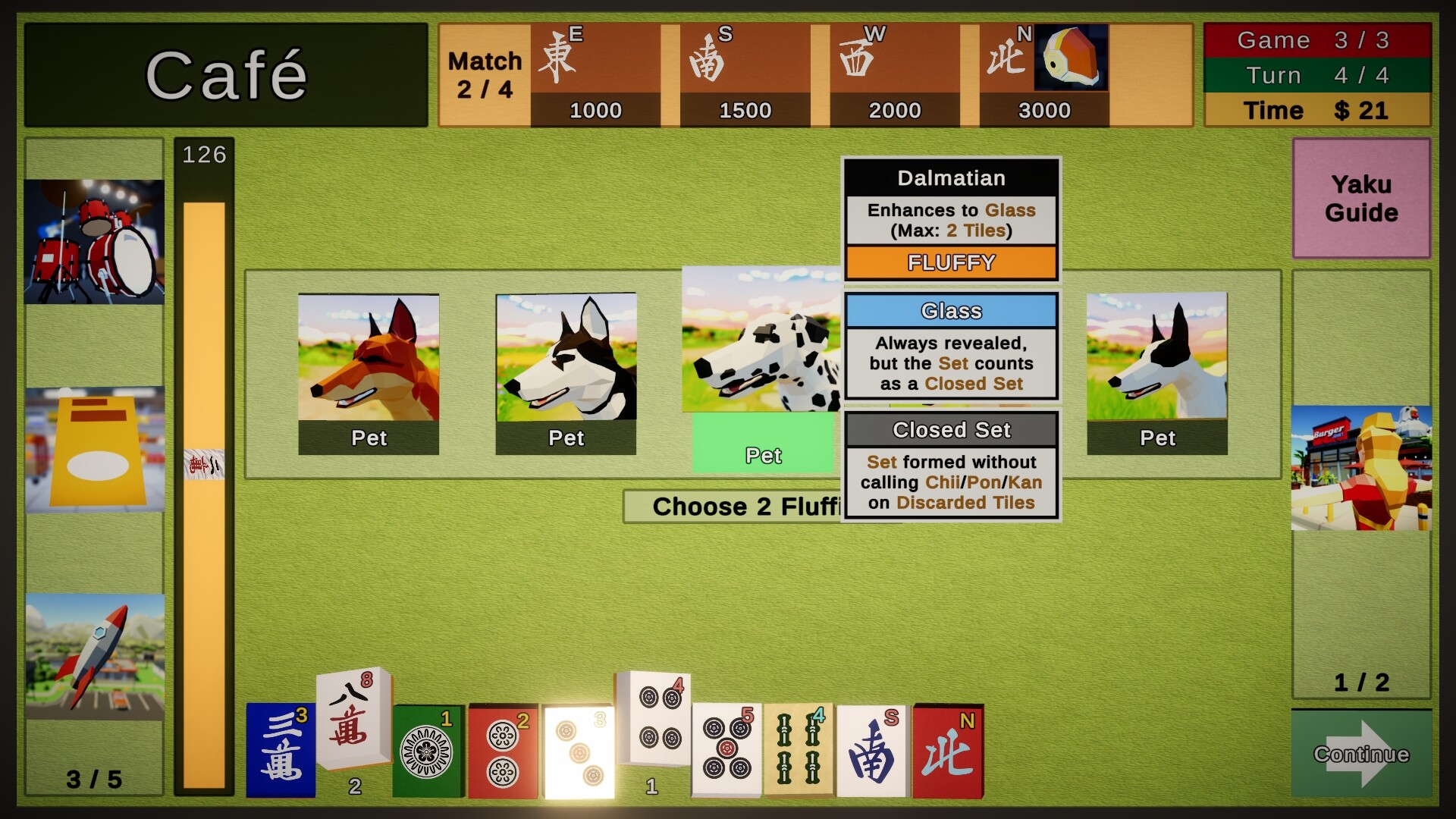Select the South wind tile in your hand
This screenshot has height=819, width=1456.
(872, 751)
